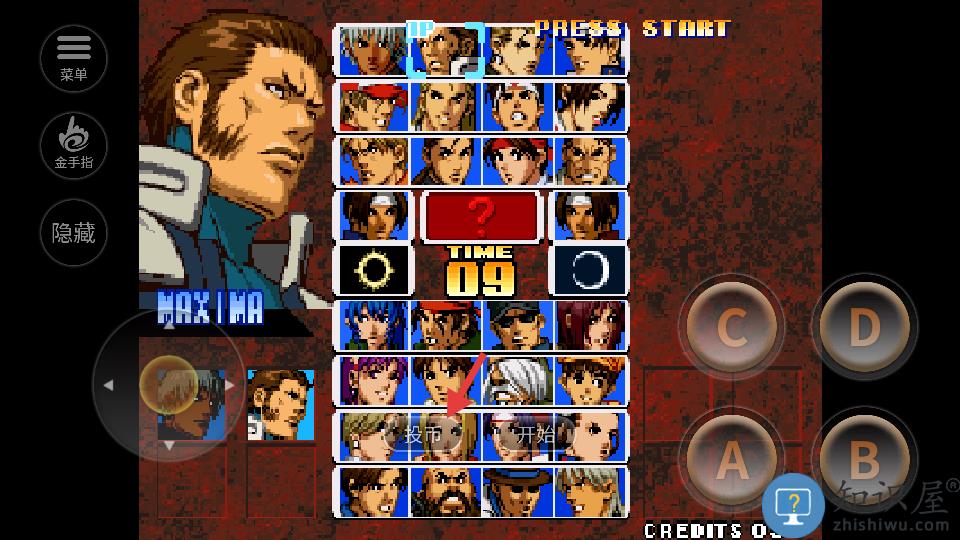Choose the bald bearded Chang portrait
This screenshot has height=540, width=960.
click(446, 491)
